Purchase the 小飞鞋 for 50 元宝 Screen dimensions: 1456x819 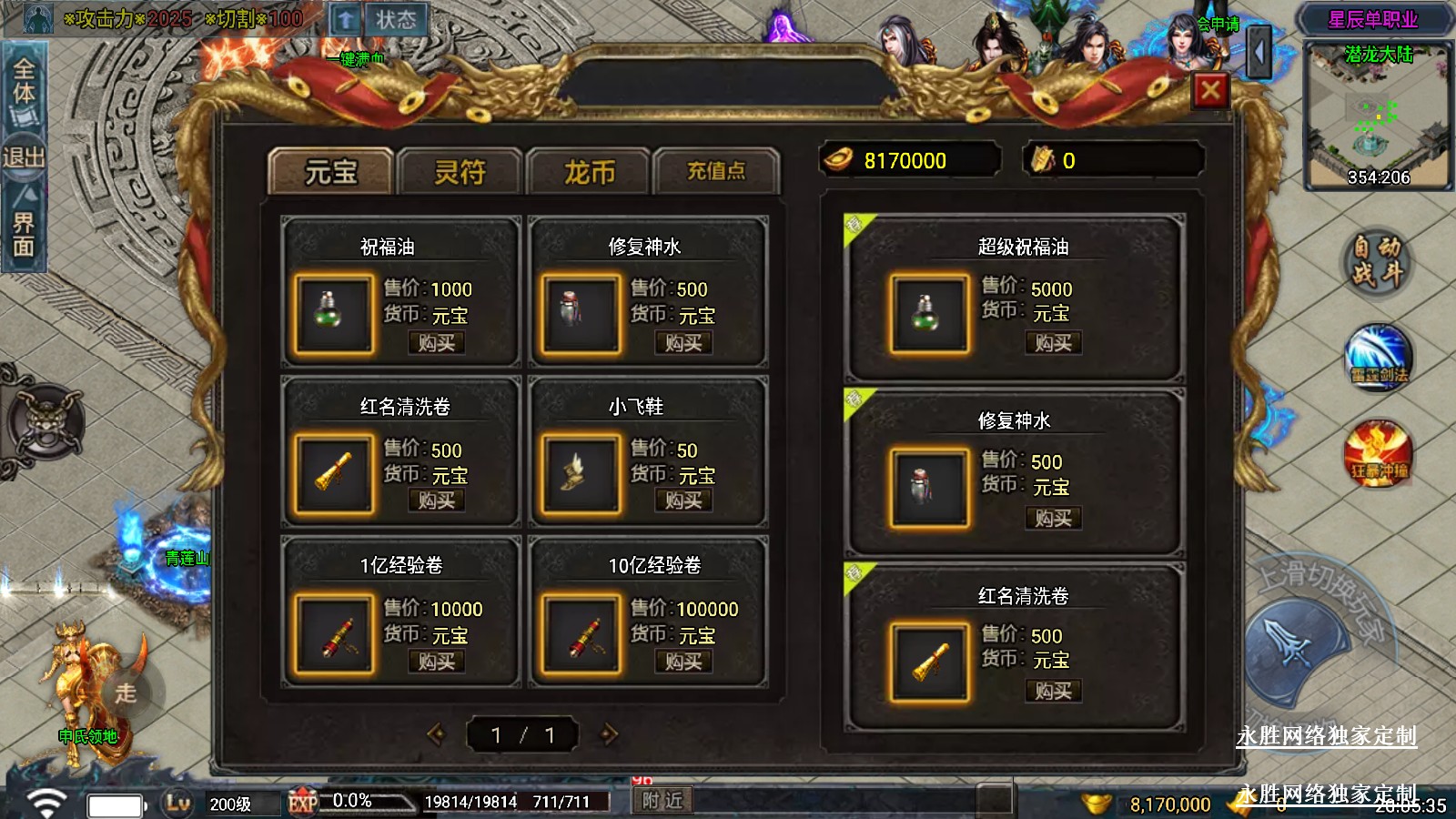click(x=683, y=500)
